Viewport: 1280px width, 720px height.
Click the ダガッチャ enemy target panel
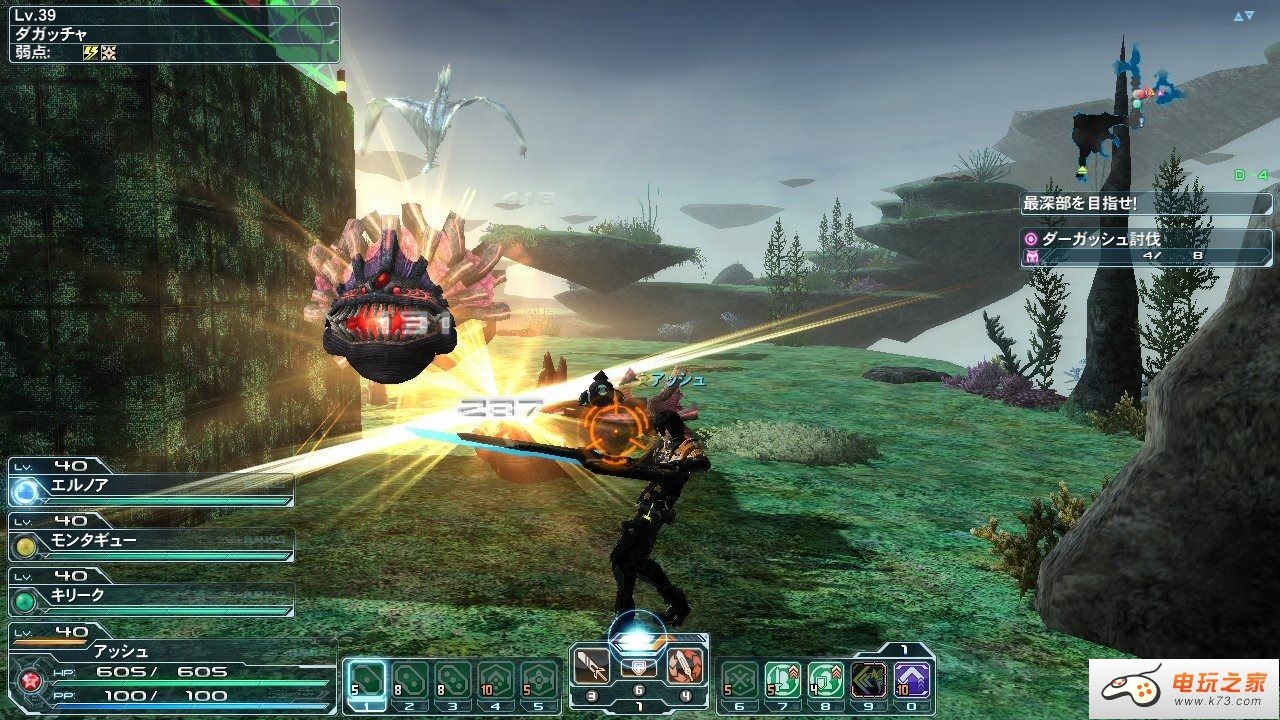pyautogui.click(x=175, y=35)
